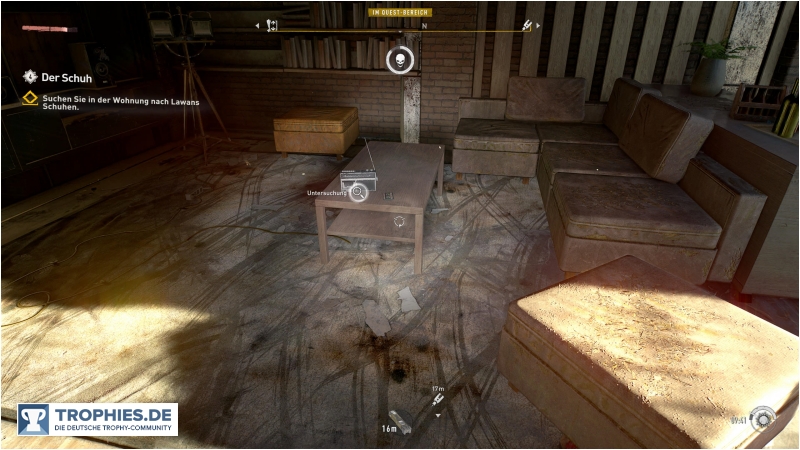Click the skull icon below the compass
Screen dimensions: 800x450
click(x=399, y=59)
